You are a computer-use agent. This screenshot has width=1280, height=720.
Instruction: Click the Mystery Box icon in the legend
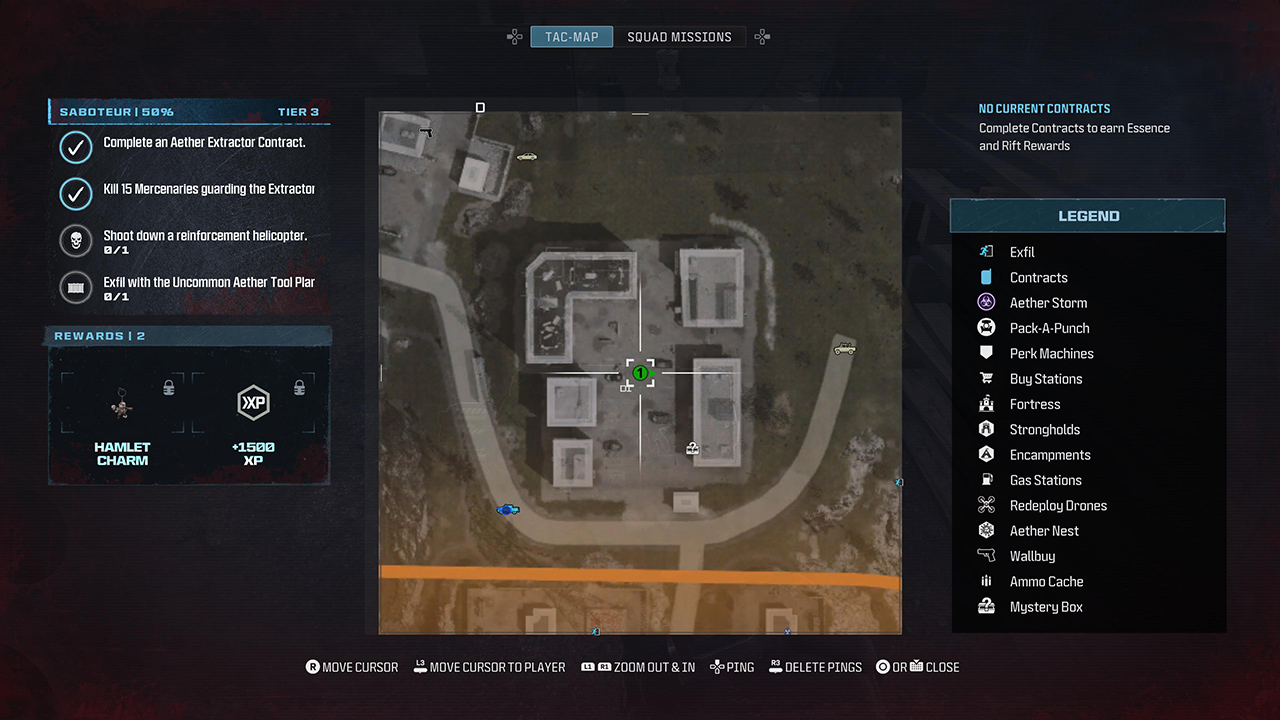point(988,607)
